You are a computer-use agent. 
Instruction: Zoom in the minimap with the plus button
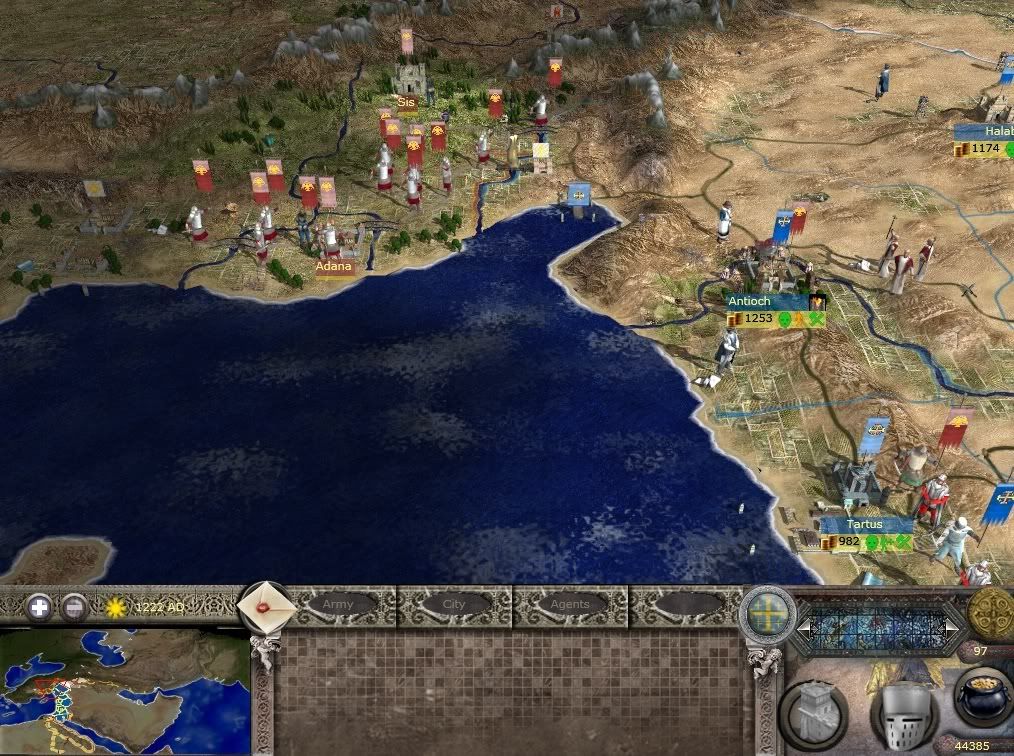(x=39, y=606)
